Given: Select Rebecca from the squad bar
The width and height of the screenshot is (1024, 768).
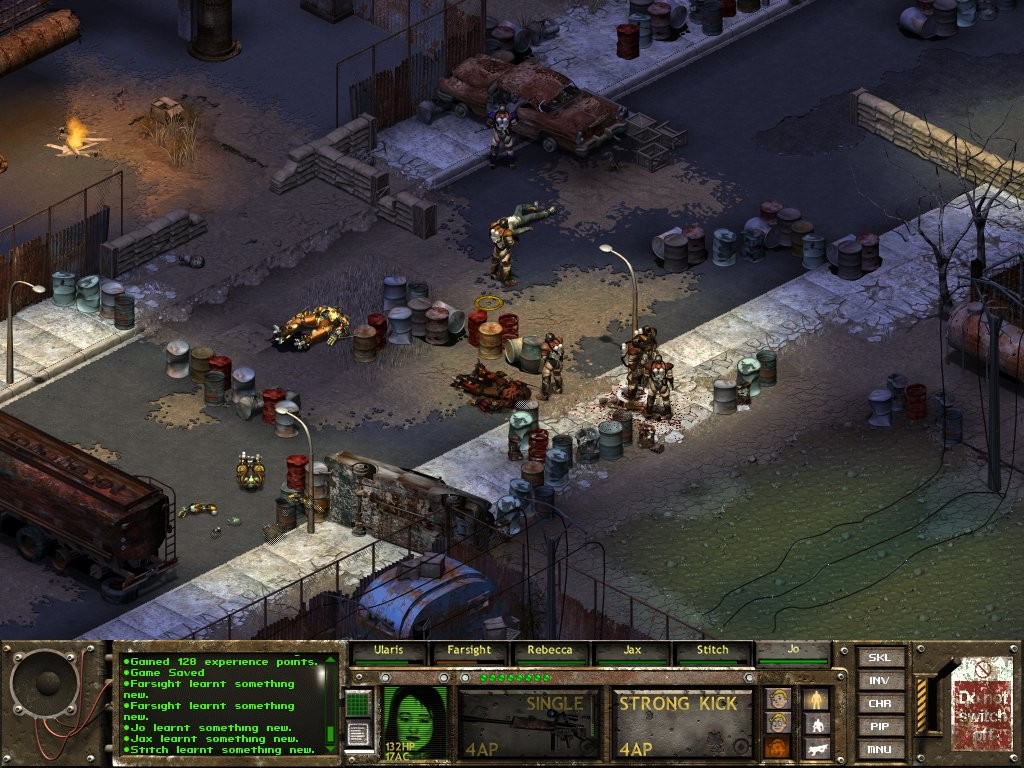Looking at the screenshot, I should pos(550,650).
